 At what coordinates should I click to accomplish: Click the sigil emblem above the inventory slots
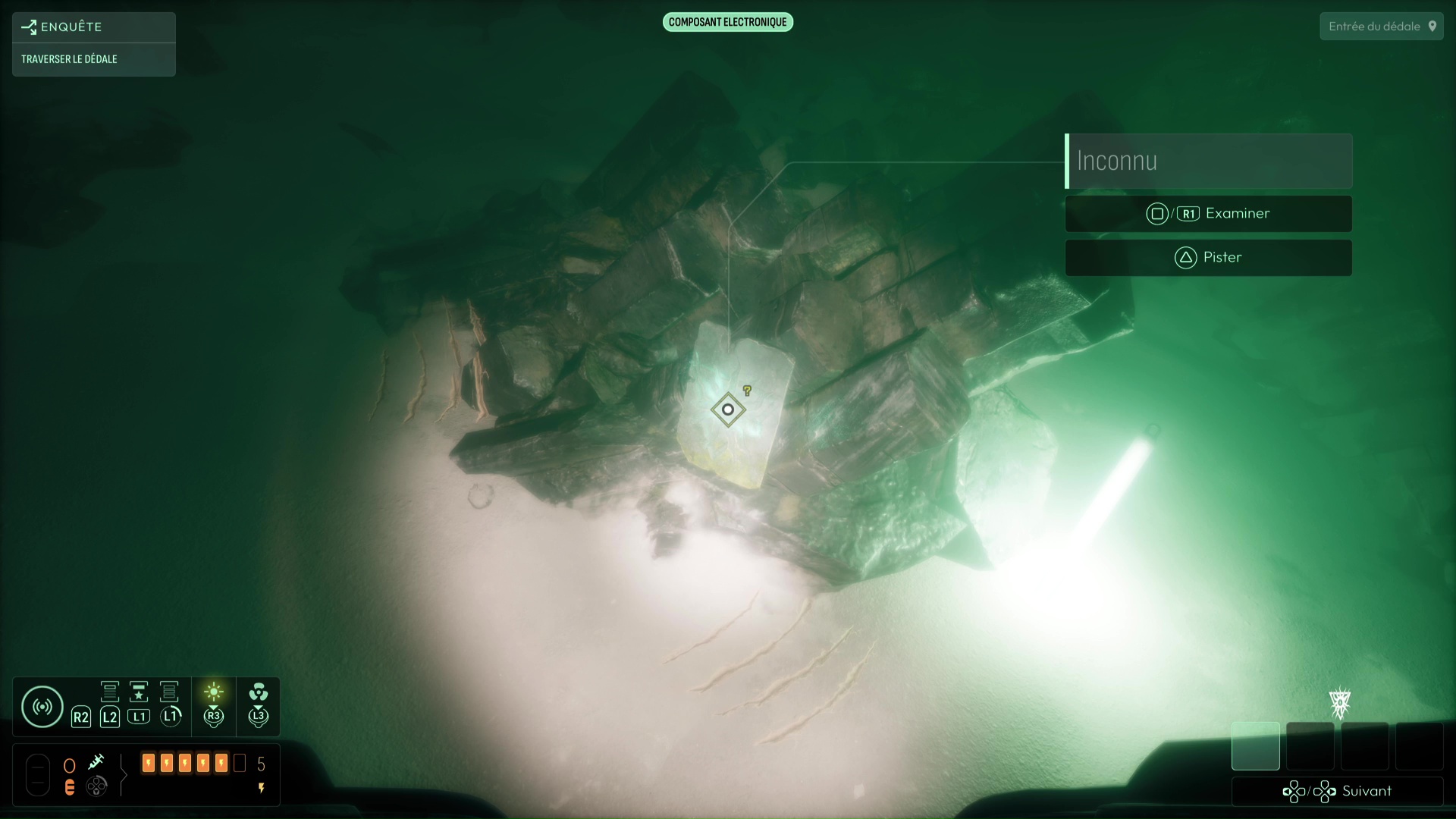[1339, 704]
